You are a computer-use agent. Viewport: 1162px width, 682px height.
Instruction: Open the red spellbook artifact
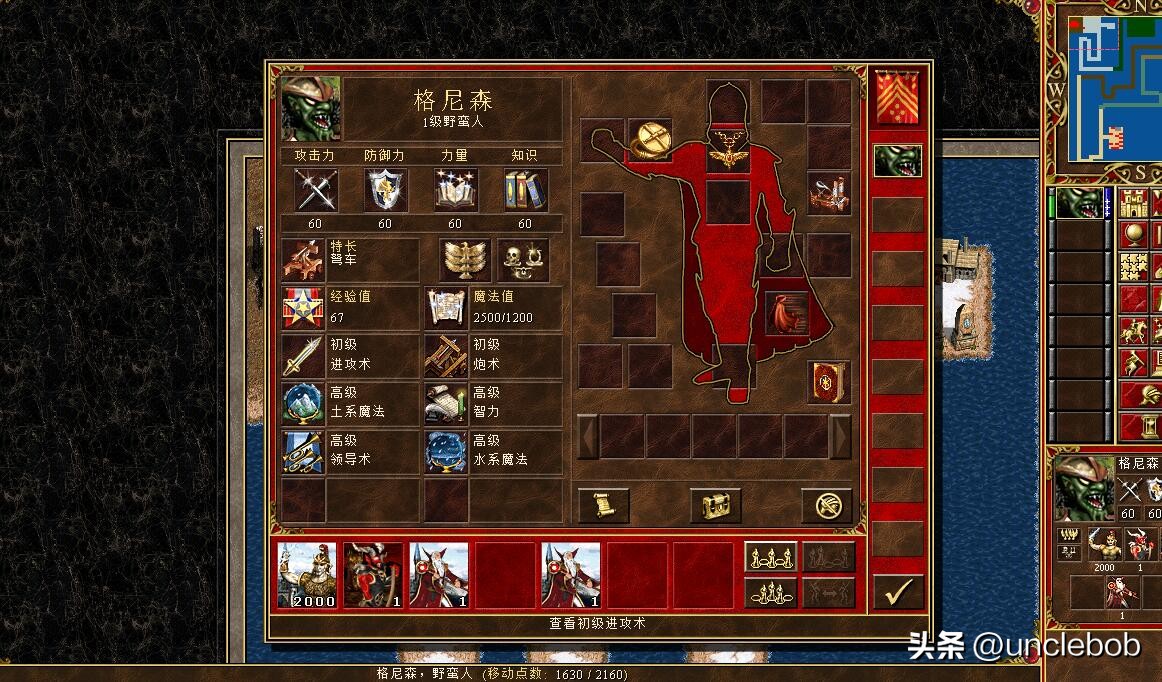pos(829,382)
